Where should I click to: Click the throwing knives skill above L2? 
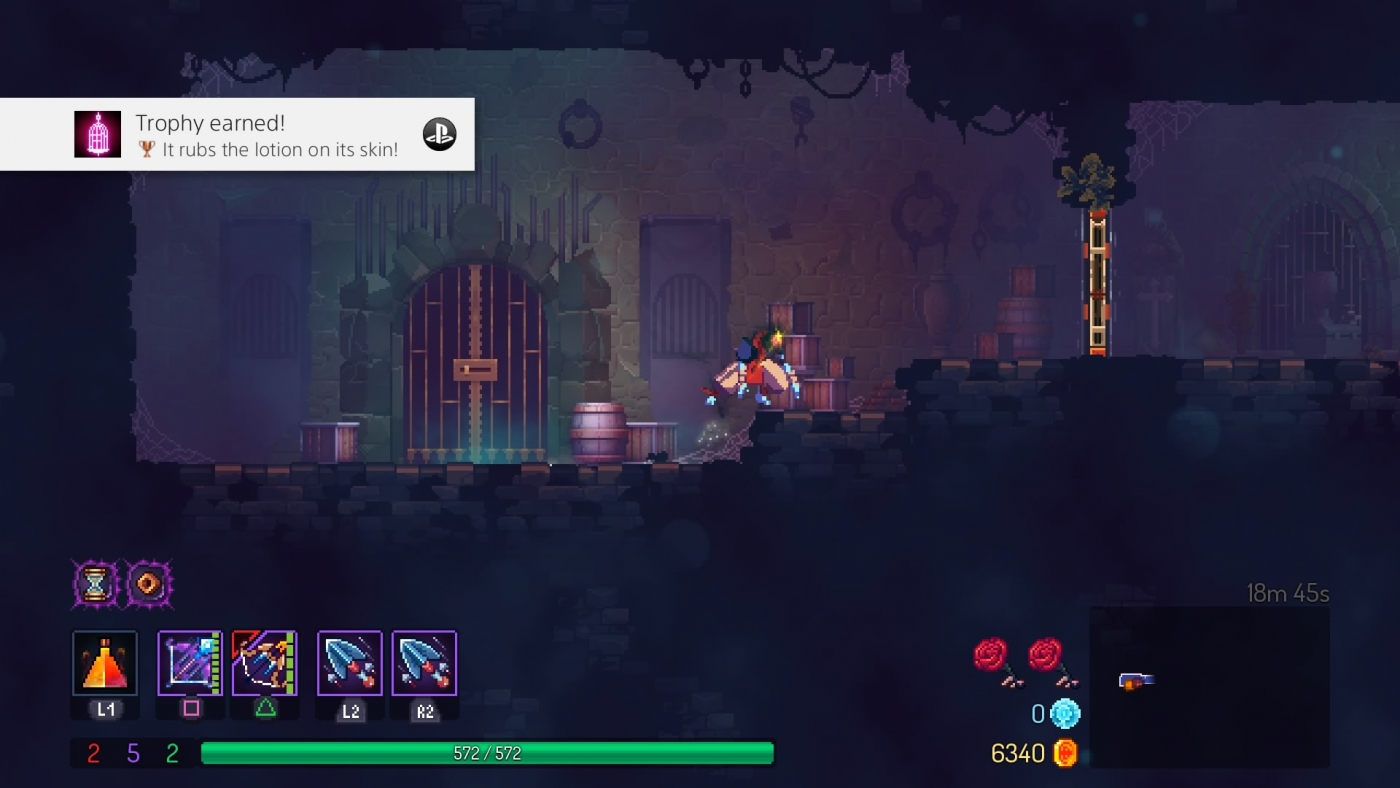point(348,664)
